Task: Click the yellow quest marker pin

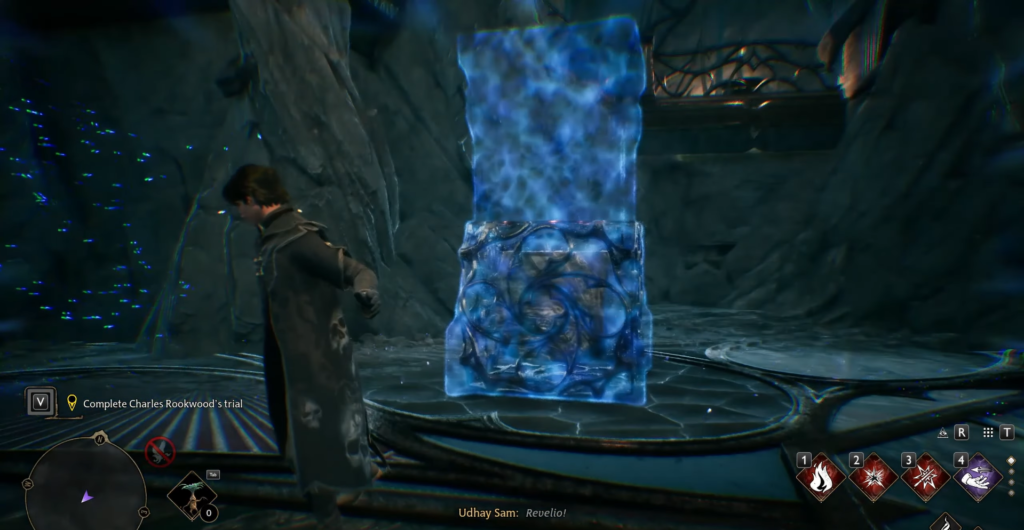Action: click(x=72, y=403)
